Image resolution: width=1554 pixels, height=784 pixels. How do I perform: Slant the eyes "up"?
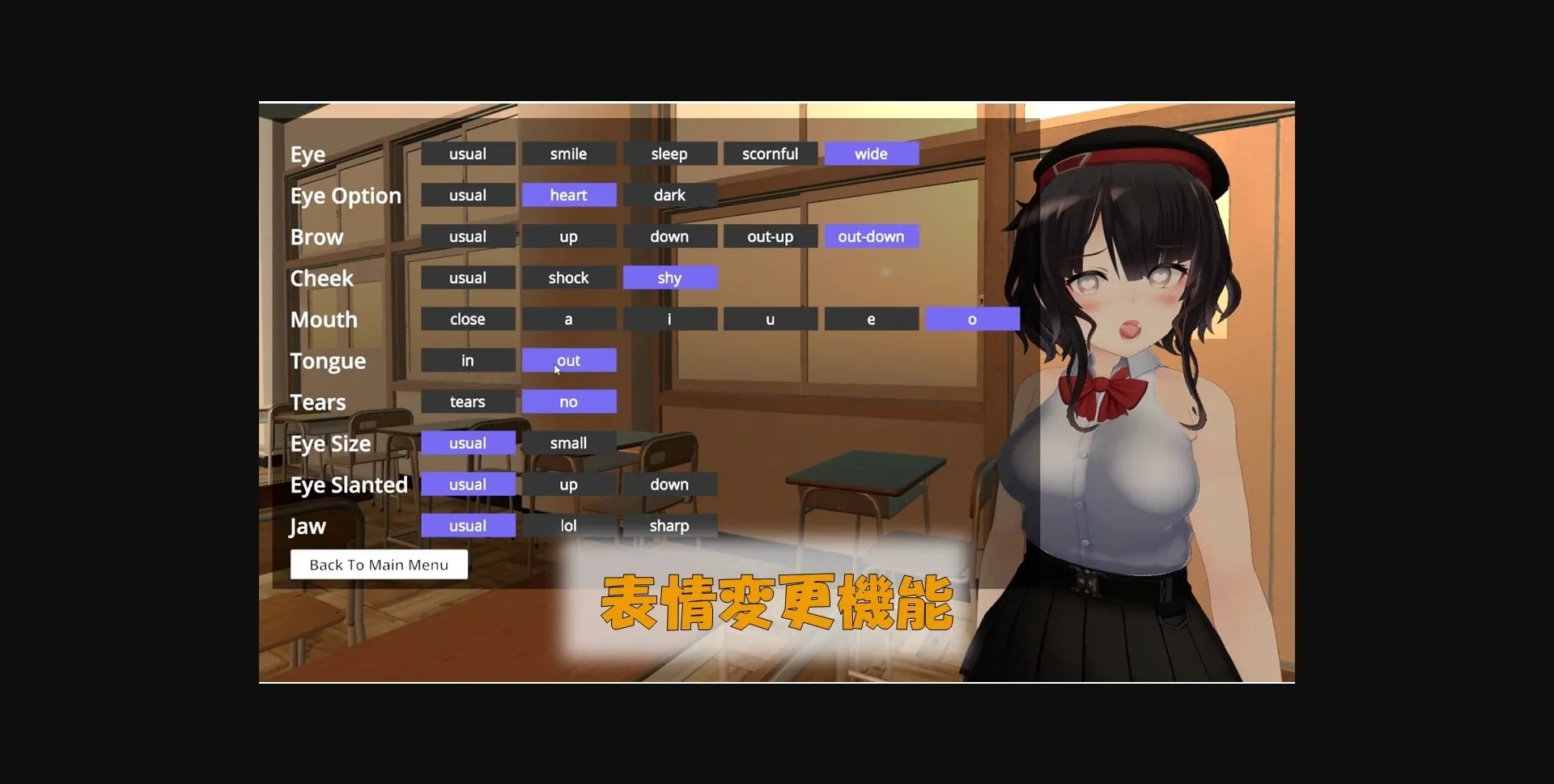(569, 484)
